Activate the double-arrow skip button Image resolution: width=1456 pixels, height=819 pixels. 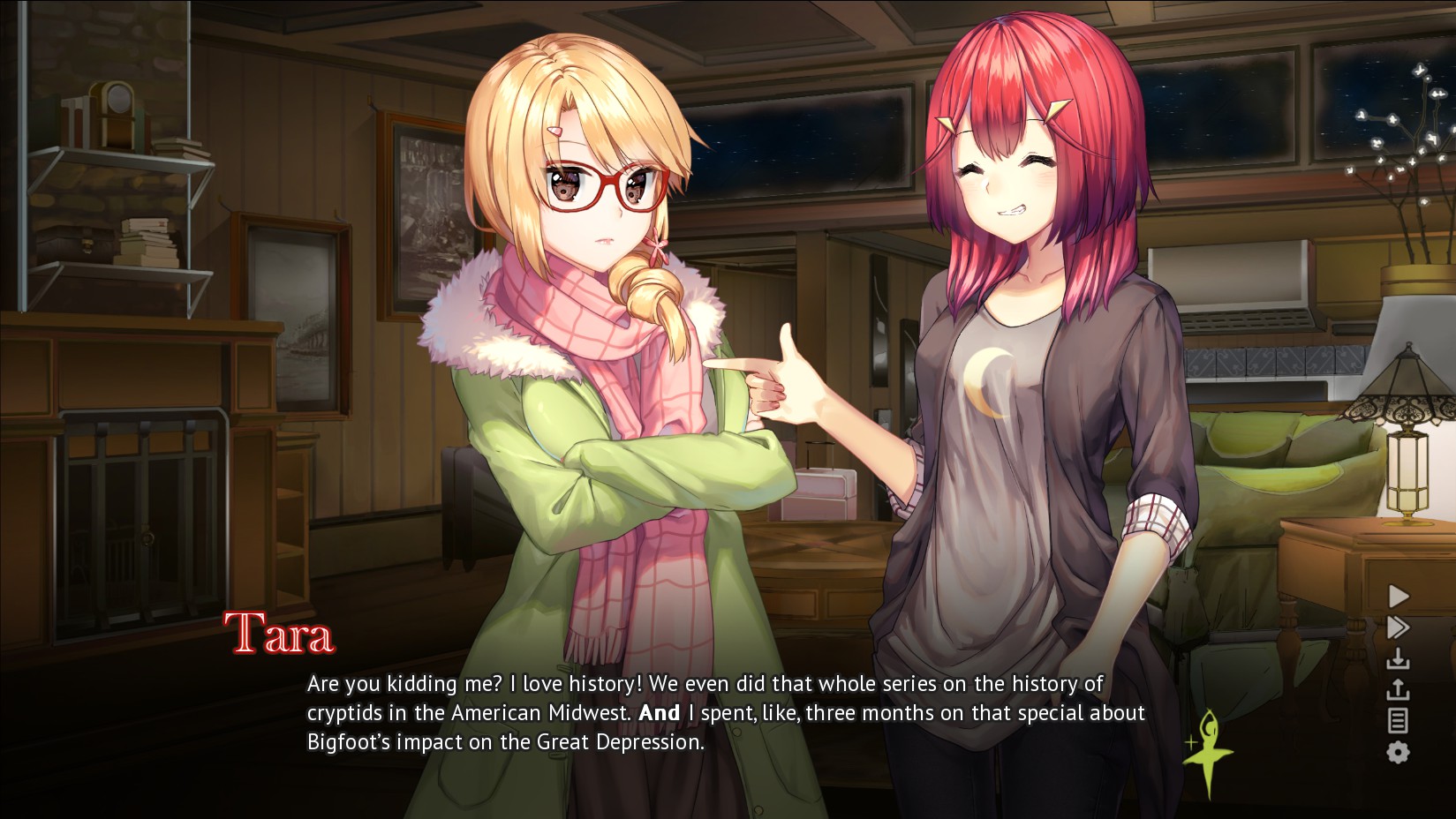1399,627
